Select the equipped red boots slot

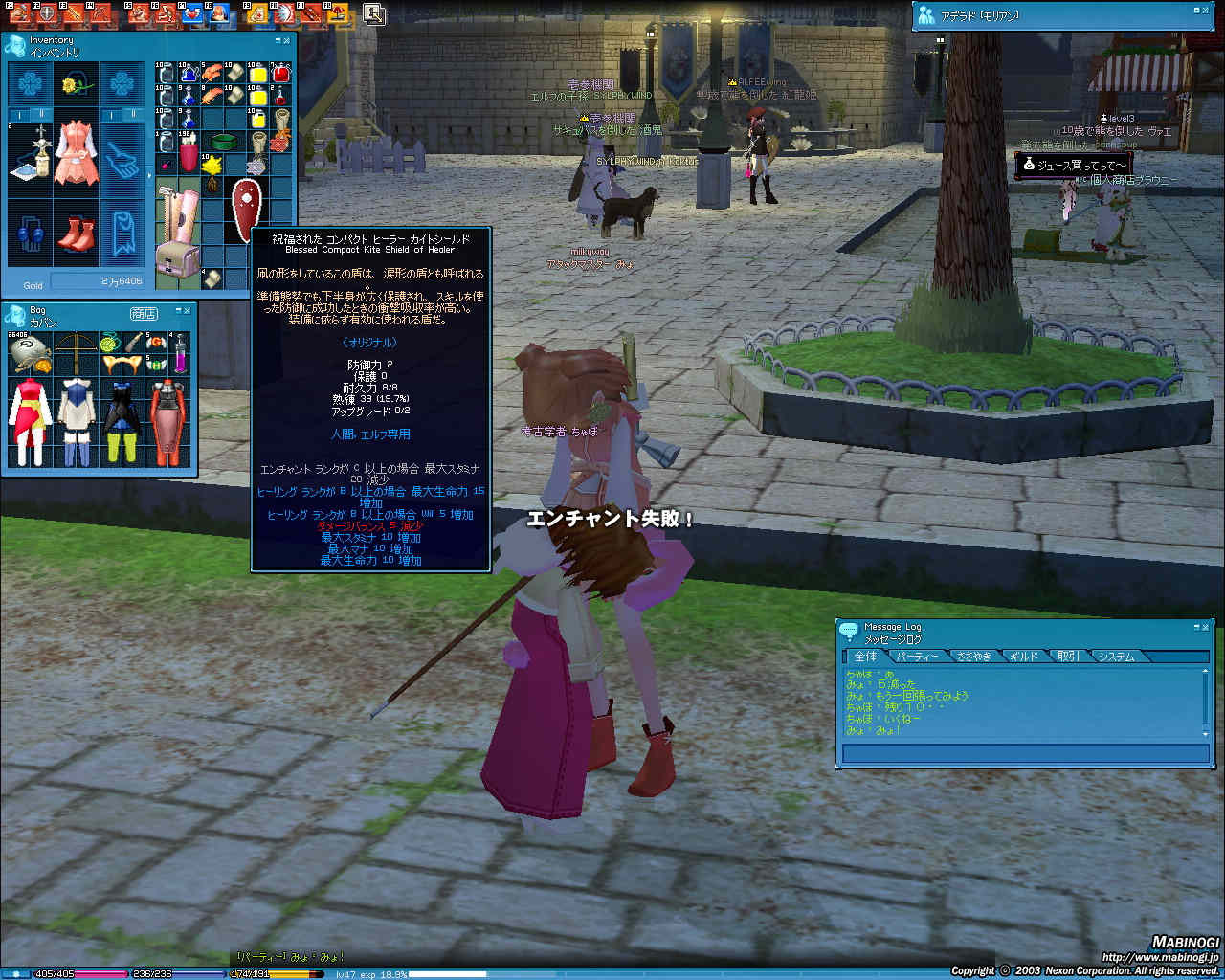click(x=76, y=234)
